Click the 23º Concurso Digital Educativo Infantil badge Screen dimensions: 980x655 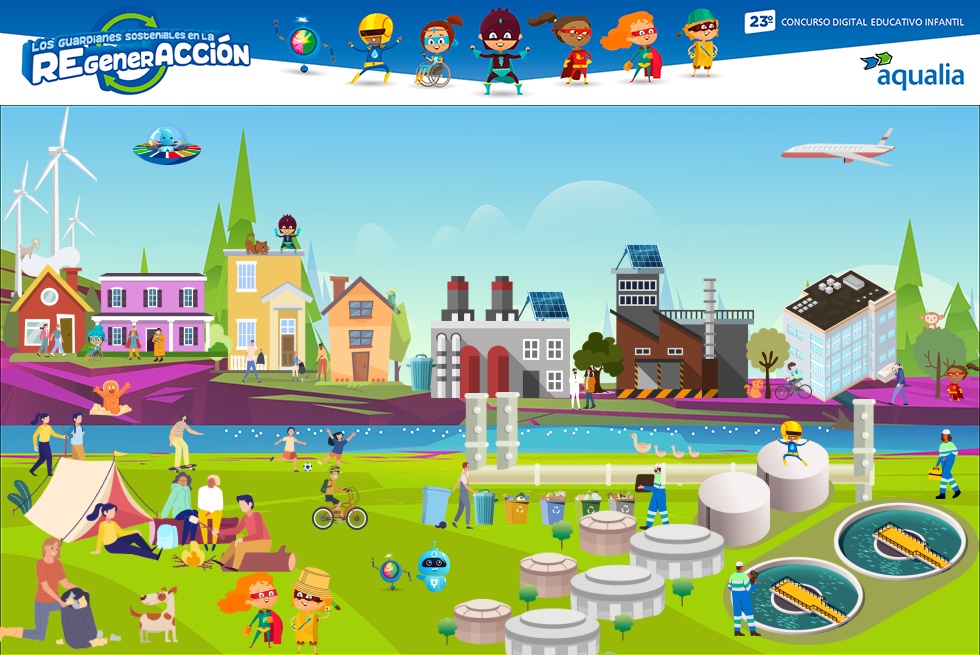[853, 22]
